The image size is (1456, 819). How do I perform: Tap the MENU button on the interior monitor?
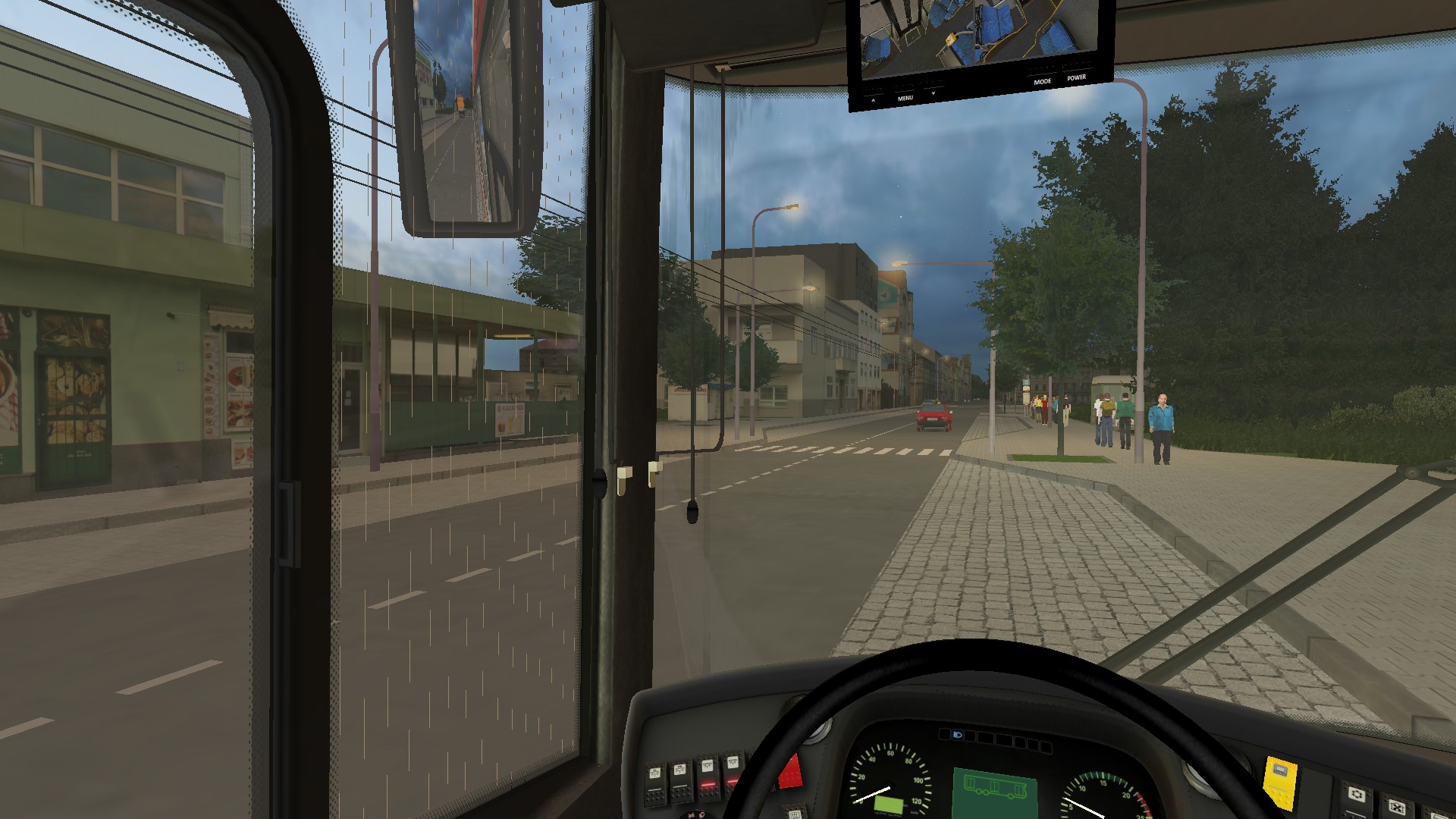click(x=905, y=98)
